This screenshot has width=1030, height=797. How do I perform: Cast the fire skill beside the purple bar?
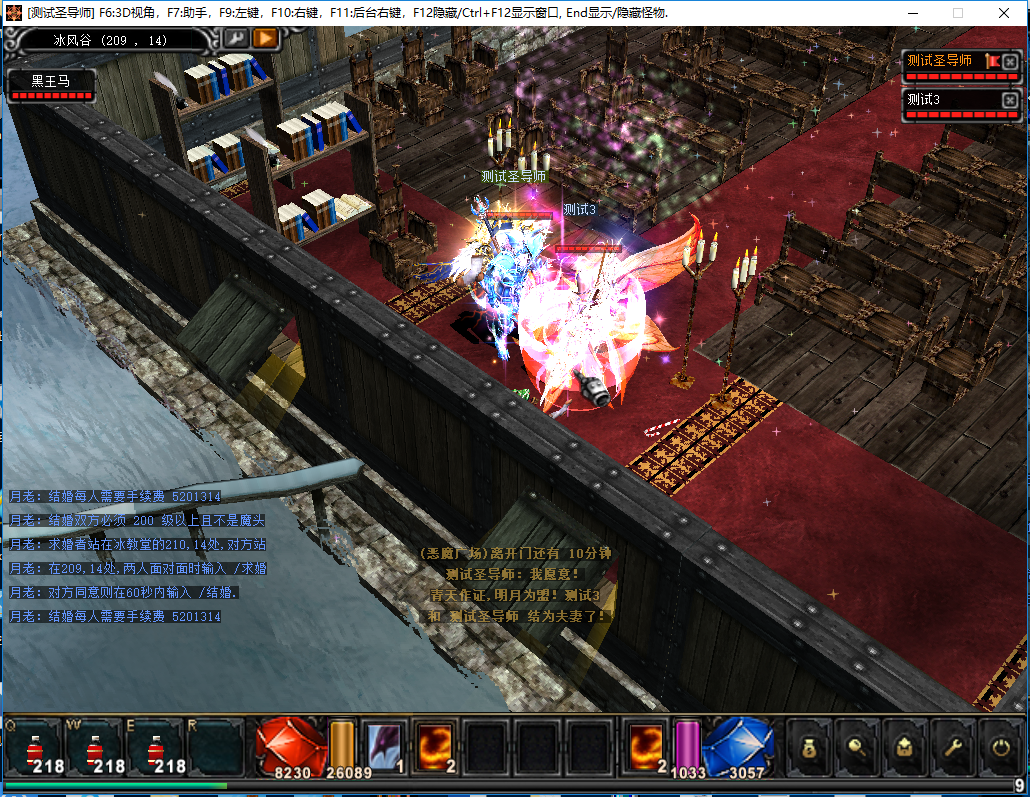(x=646, y=747)
